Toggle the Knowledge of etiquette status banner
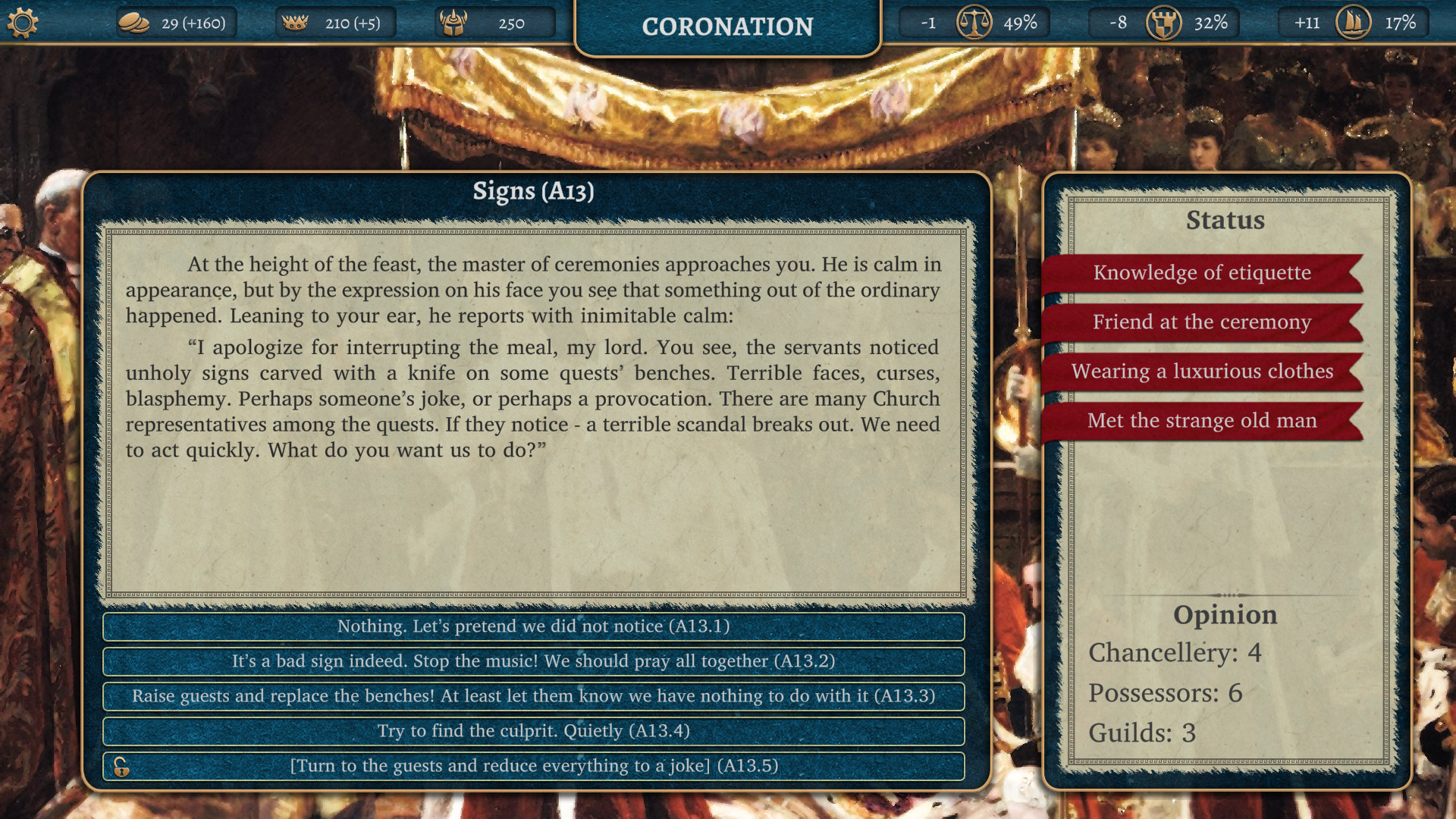 pyautogui.click(x=1201, y=273)
